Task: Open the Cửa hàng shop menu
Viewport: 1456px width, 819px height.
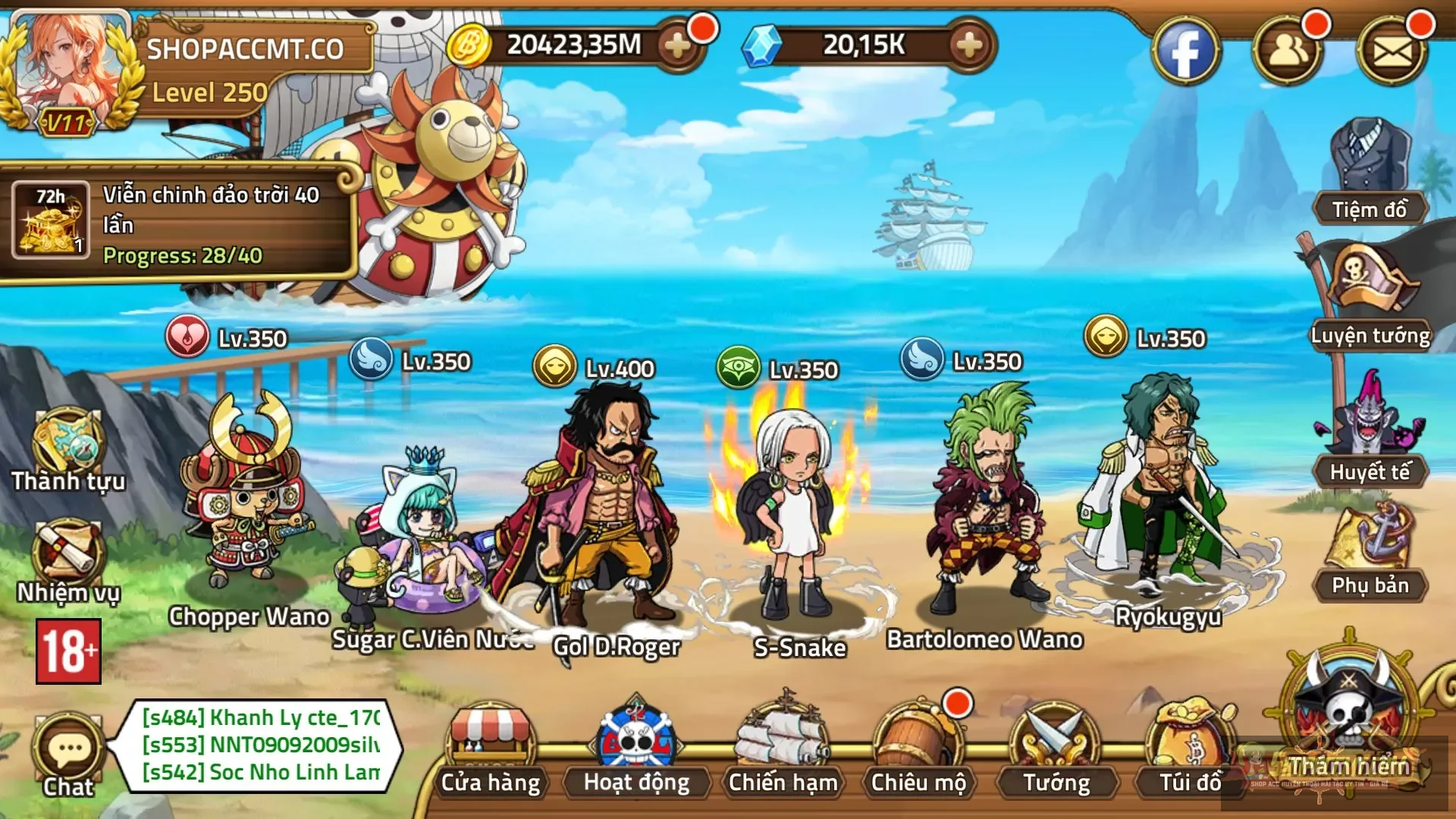Action: pyautogui.click(x=491, y=751)
